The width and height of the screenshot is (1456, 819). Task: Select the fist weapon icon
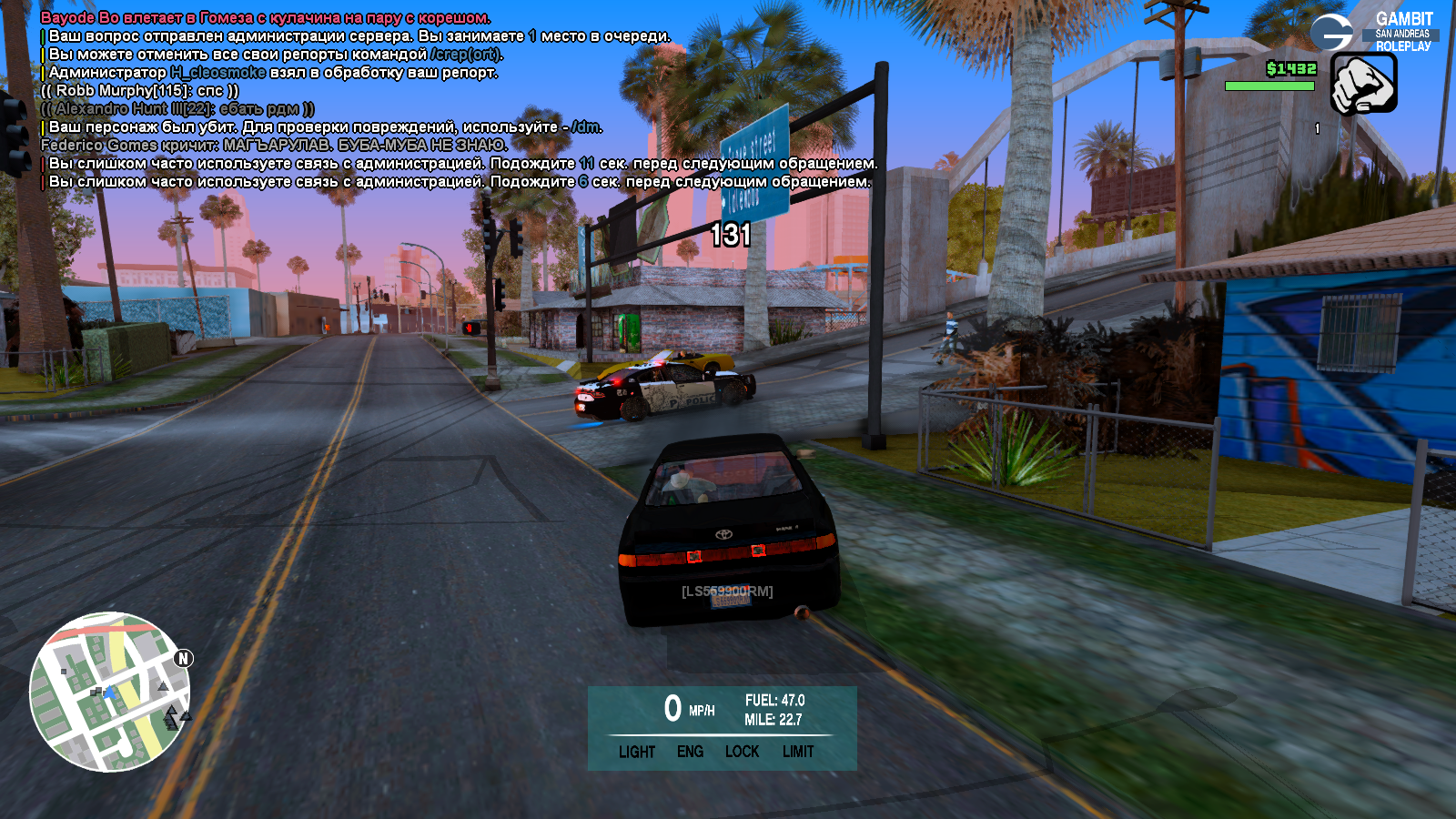[1363, 83]
